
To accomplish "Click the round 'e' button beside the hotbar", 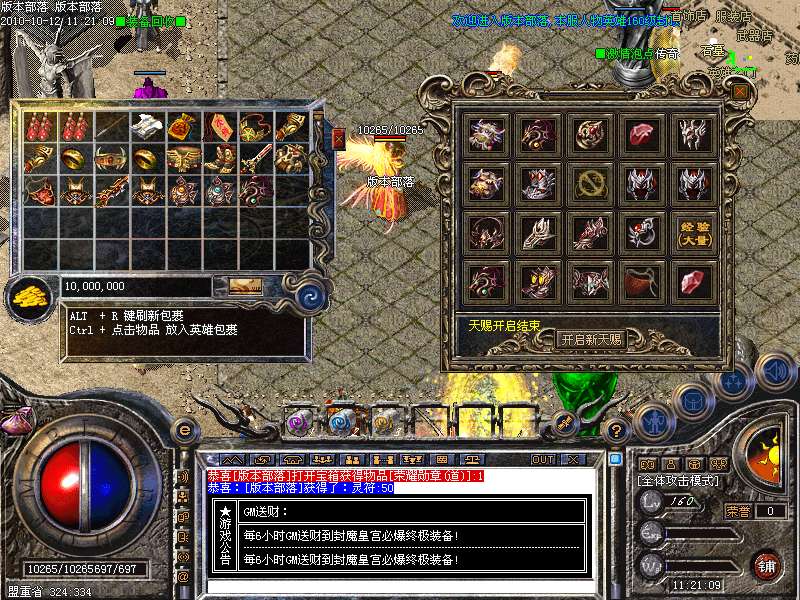I will [x=183, y=430].
